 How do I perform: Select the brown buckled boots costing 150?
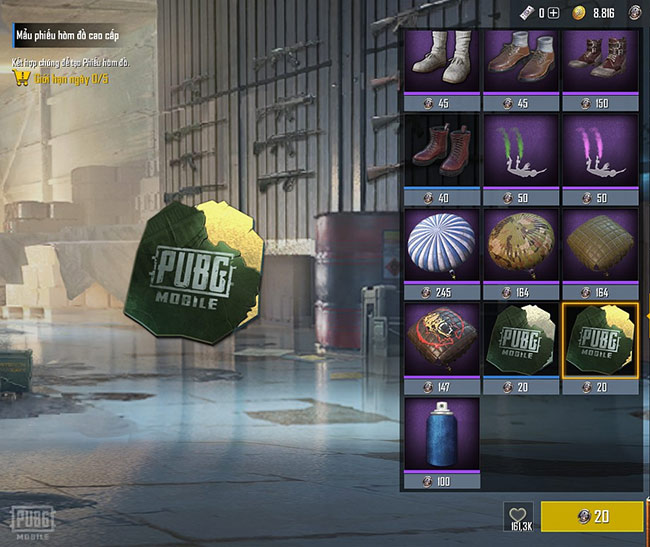tap(598, 62)
